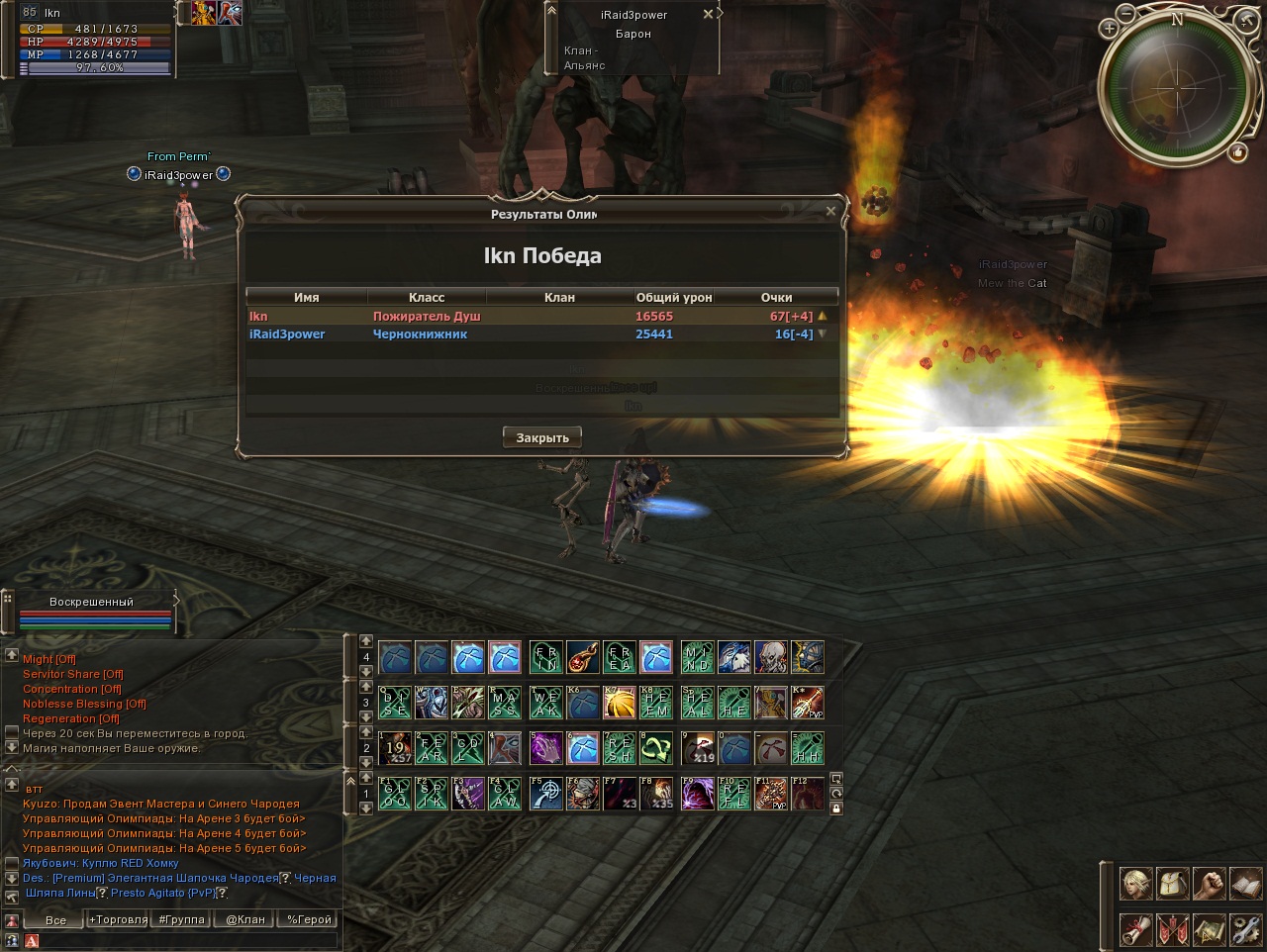Image resolution: width=1267 pixels, height=952 pixels.
Task: Switch chat to the @Клан tab
Action: click(245, 919)
